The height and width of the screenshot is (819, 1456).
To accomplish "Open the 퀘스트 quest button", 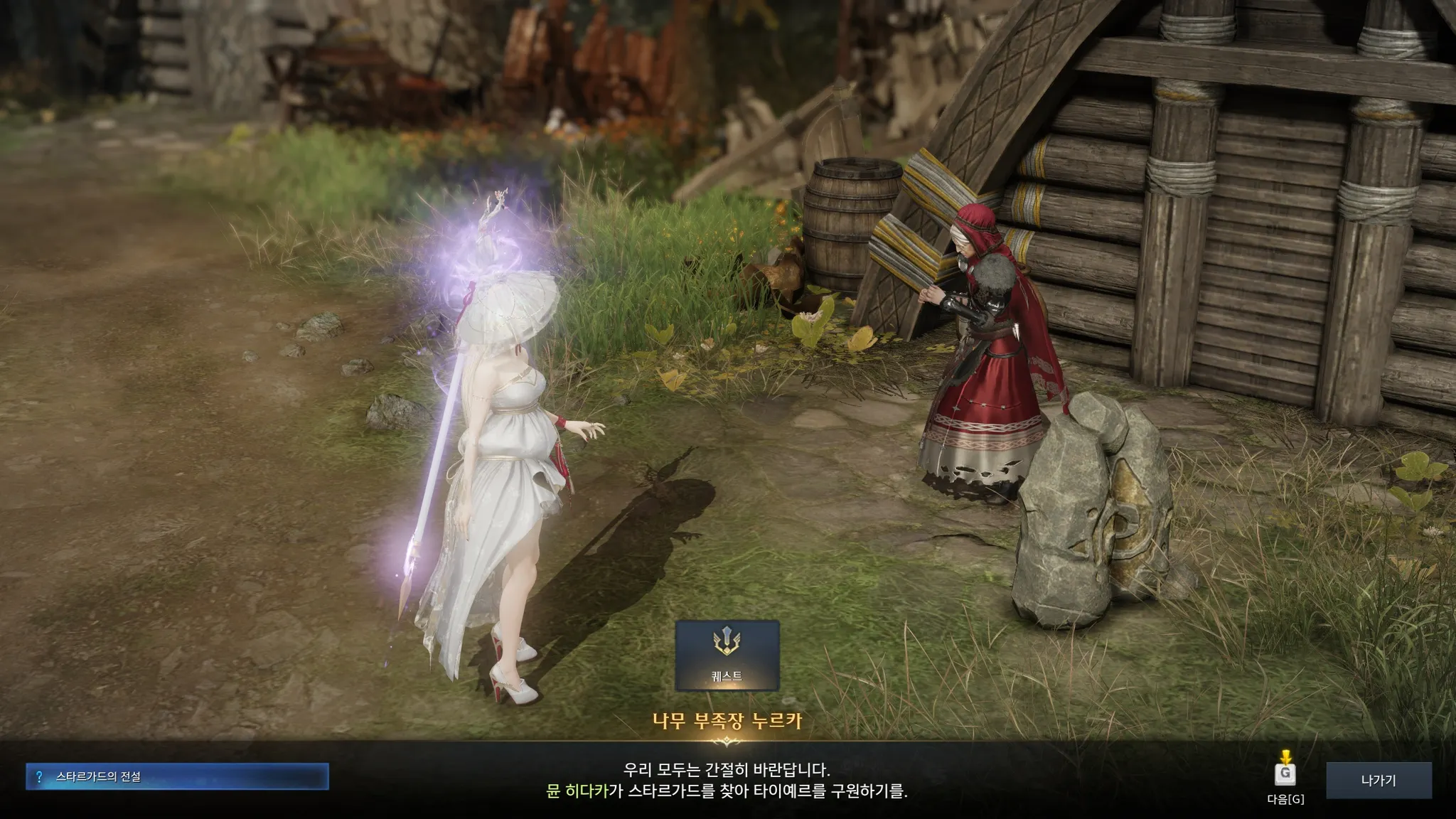I will 727,655.
